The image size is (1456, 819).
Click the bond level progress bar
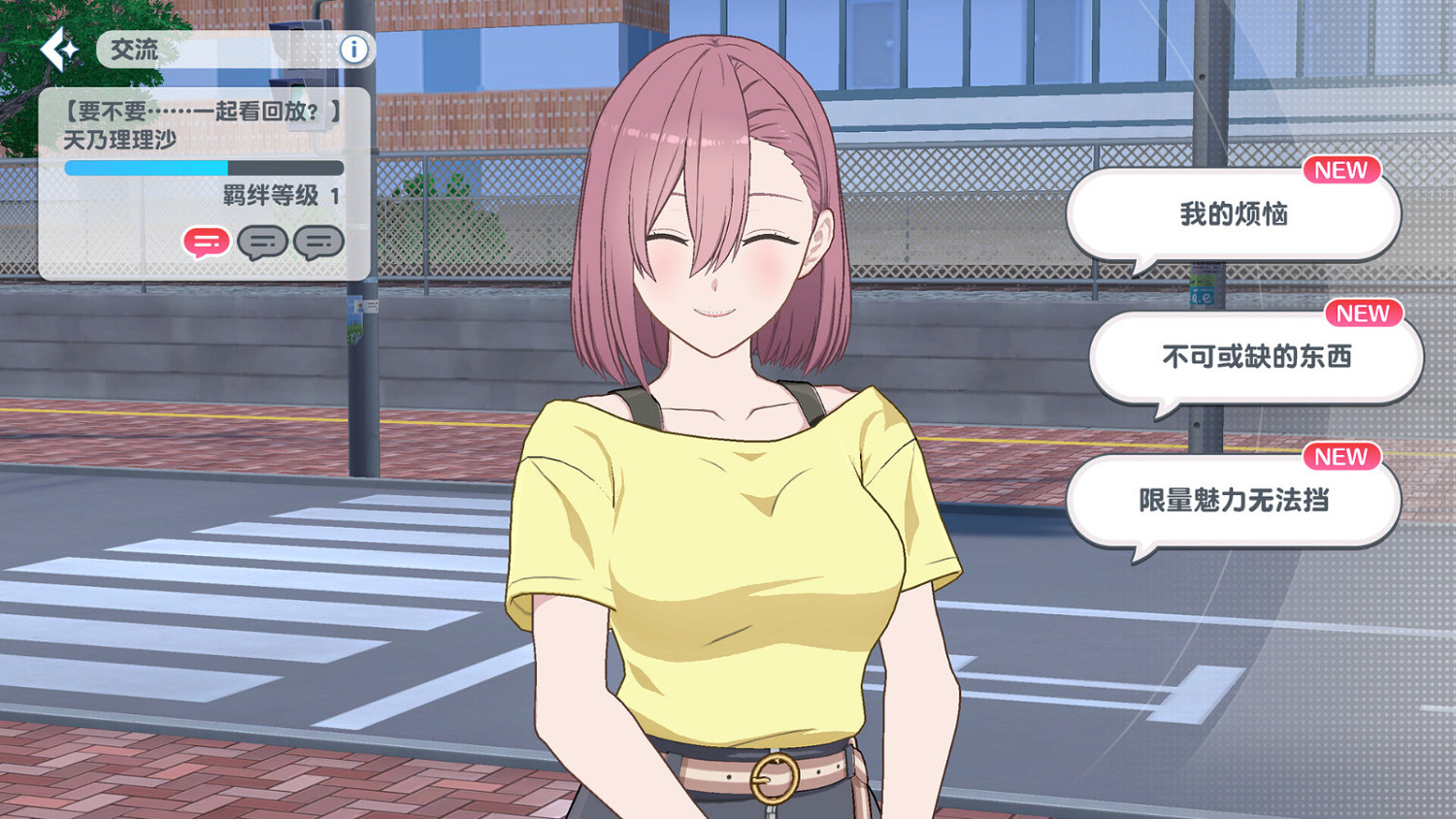(202, 168)
